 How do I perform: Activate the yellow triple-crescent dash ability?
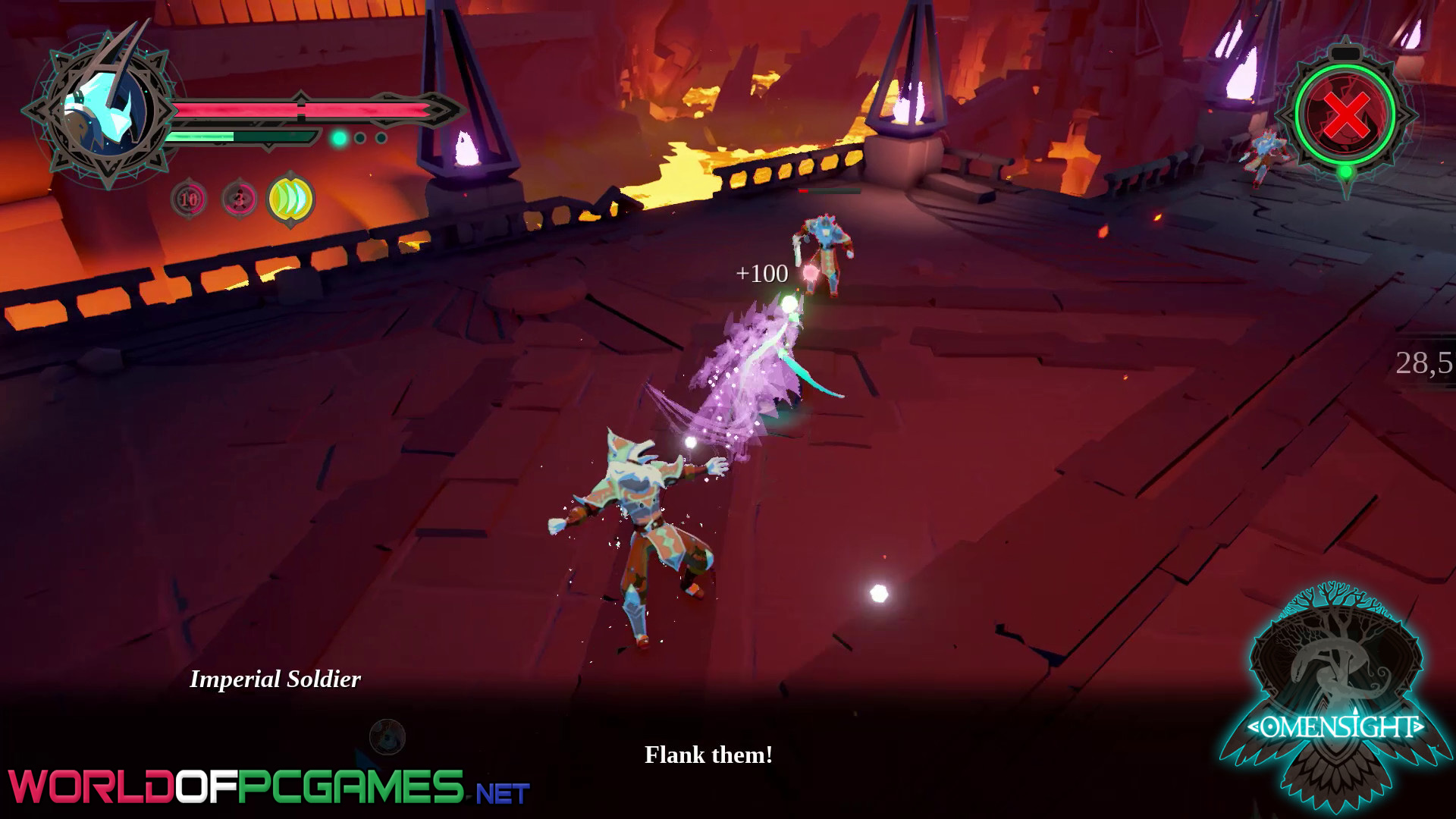291,199
